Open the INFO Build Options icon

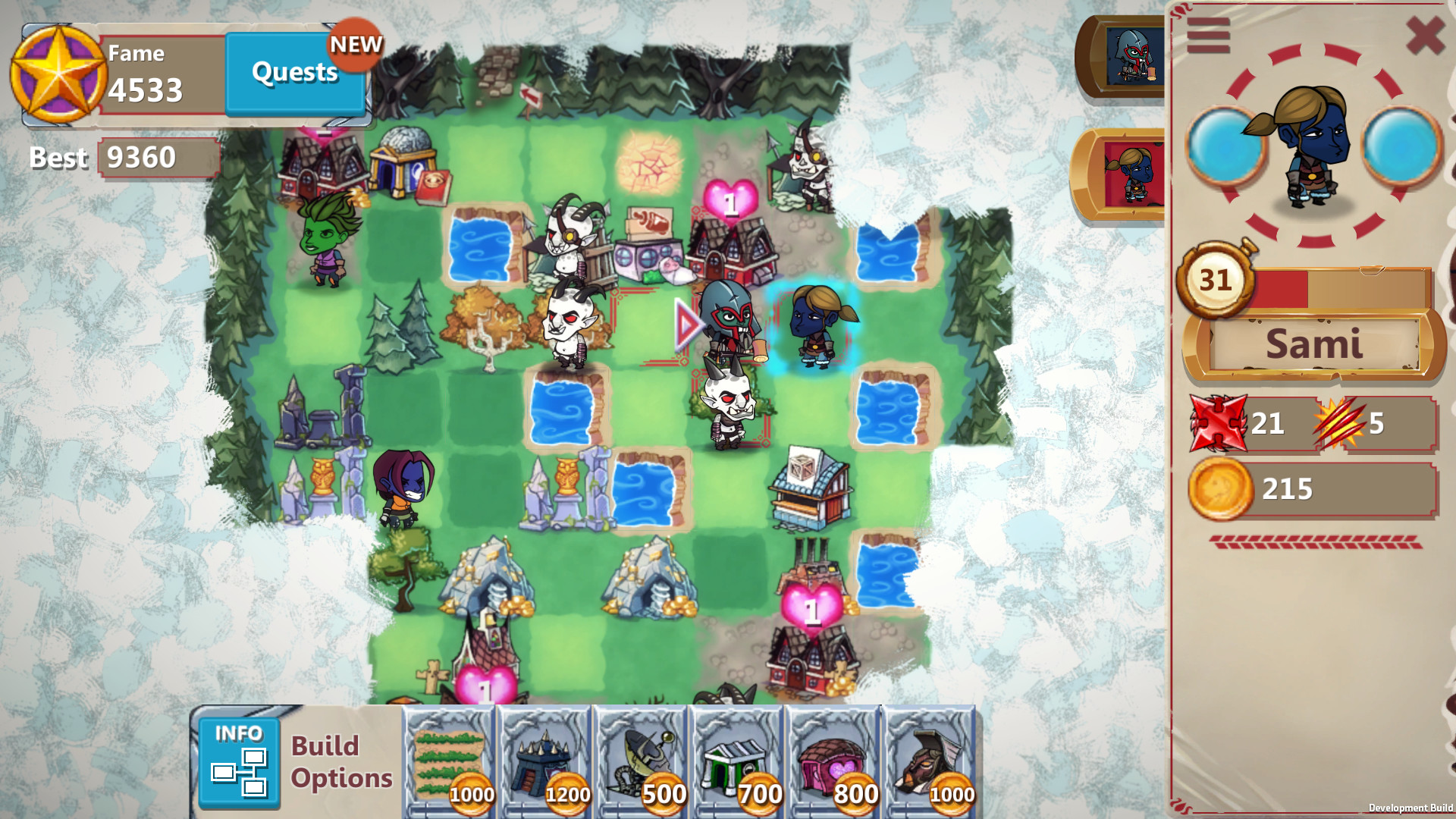coord(239,762)
